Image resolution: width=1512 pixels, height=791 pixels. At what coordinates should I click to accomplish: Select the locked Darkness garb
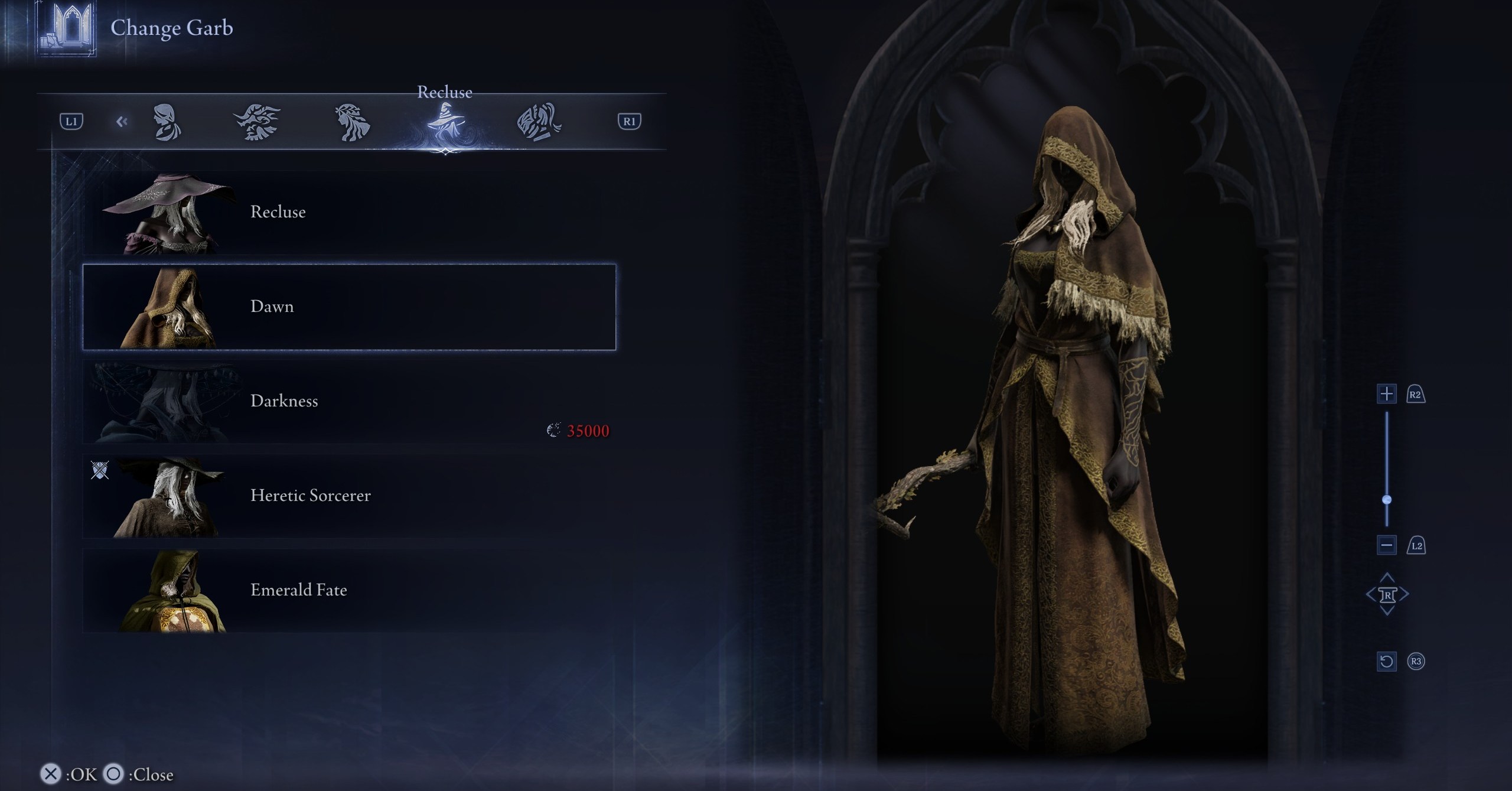click(348, 402)
